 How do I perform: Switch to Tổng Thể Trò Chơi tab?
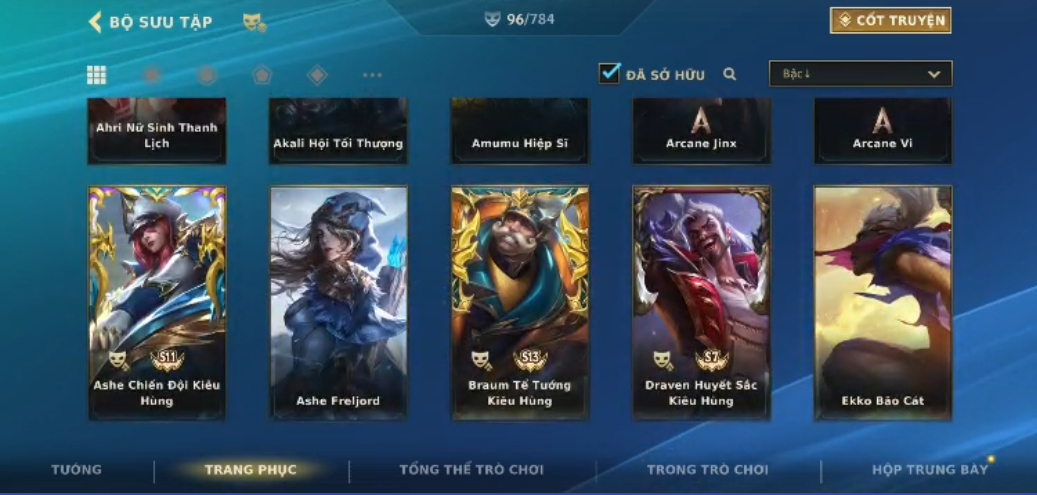point(471,470)
